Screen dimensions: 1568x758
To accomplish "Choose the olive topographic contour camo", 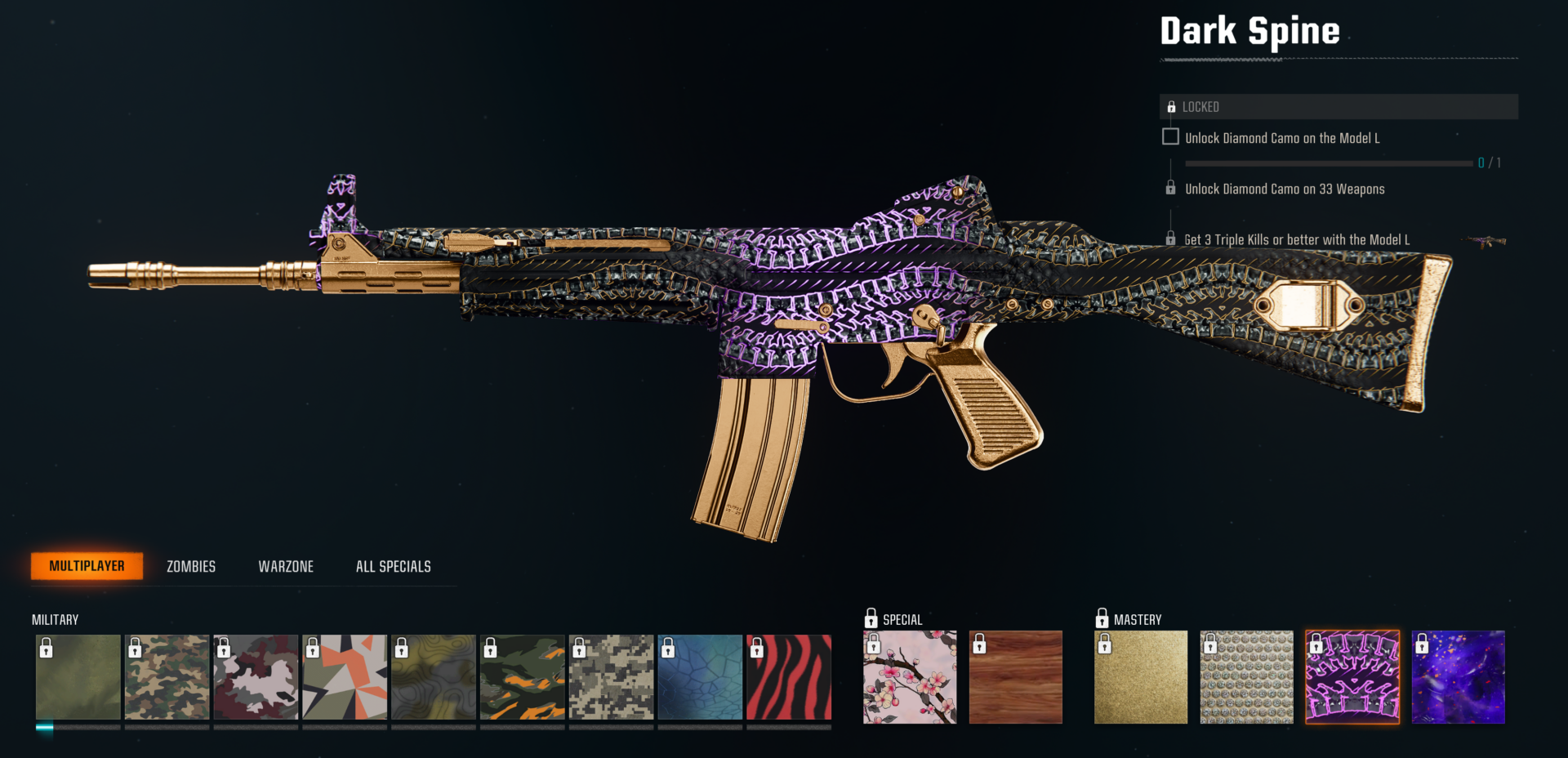I will (434, 677).
